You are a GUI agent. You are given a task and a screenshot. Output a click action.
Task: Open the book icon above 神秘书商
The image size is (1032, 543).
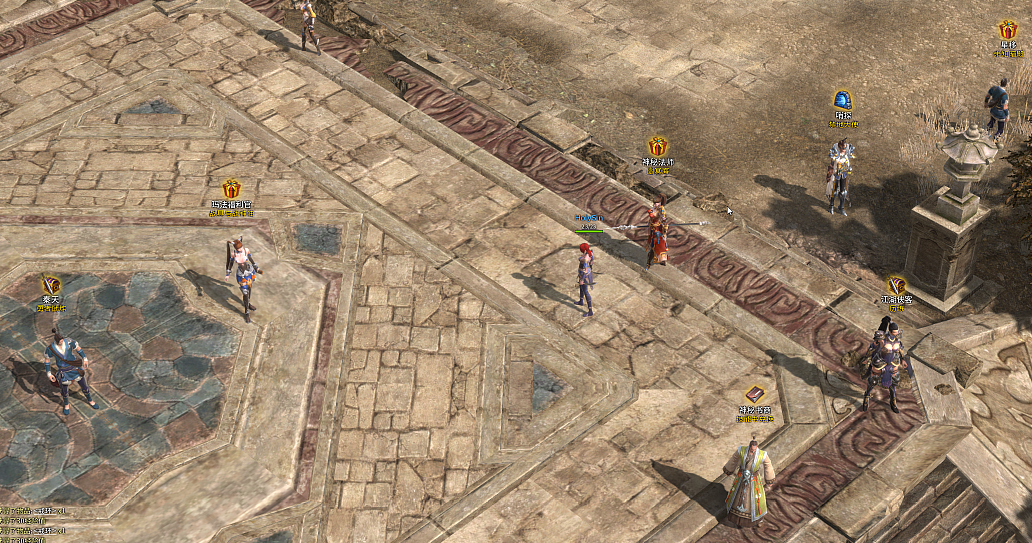(x=755, y=394)
